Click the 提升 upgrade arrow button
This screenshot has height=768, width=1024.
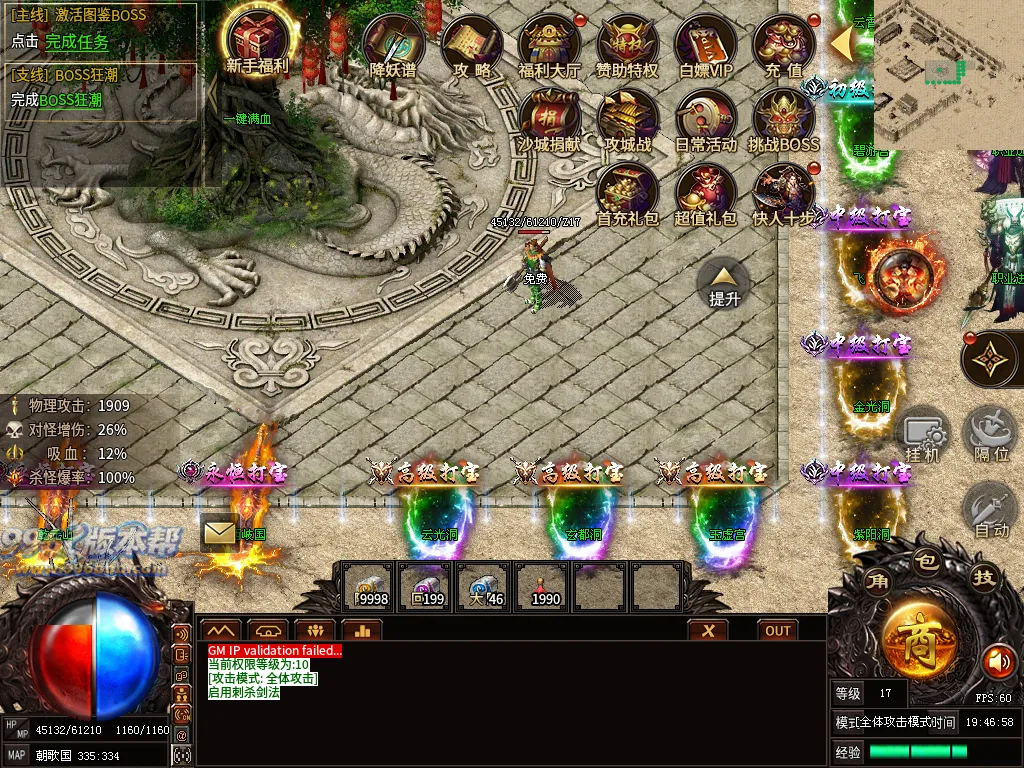coord(724,281)
